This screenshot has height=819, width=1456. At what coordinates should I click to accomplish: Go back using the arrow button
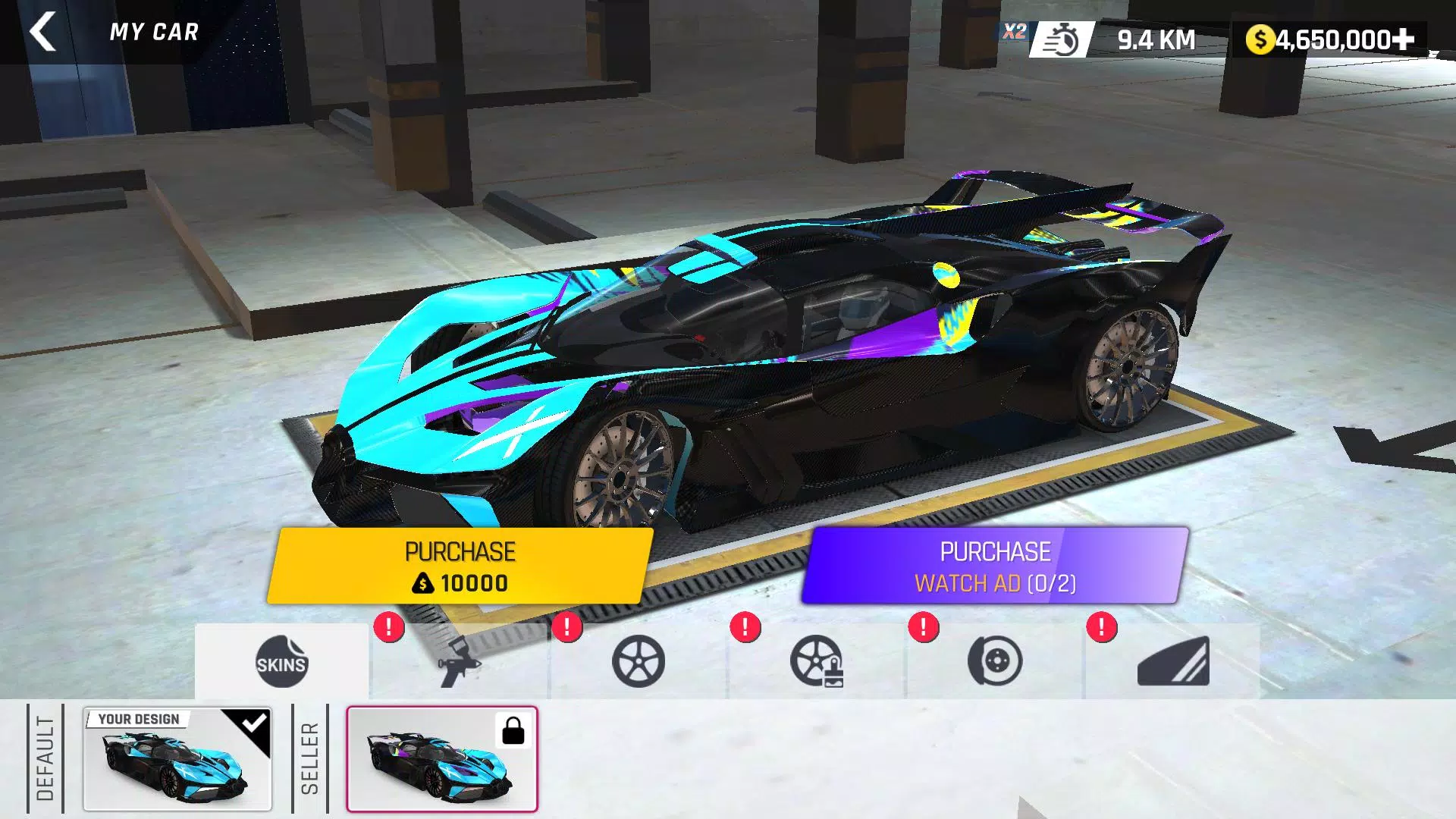(42, 32)
